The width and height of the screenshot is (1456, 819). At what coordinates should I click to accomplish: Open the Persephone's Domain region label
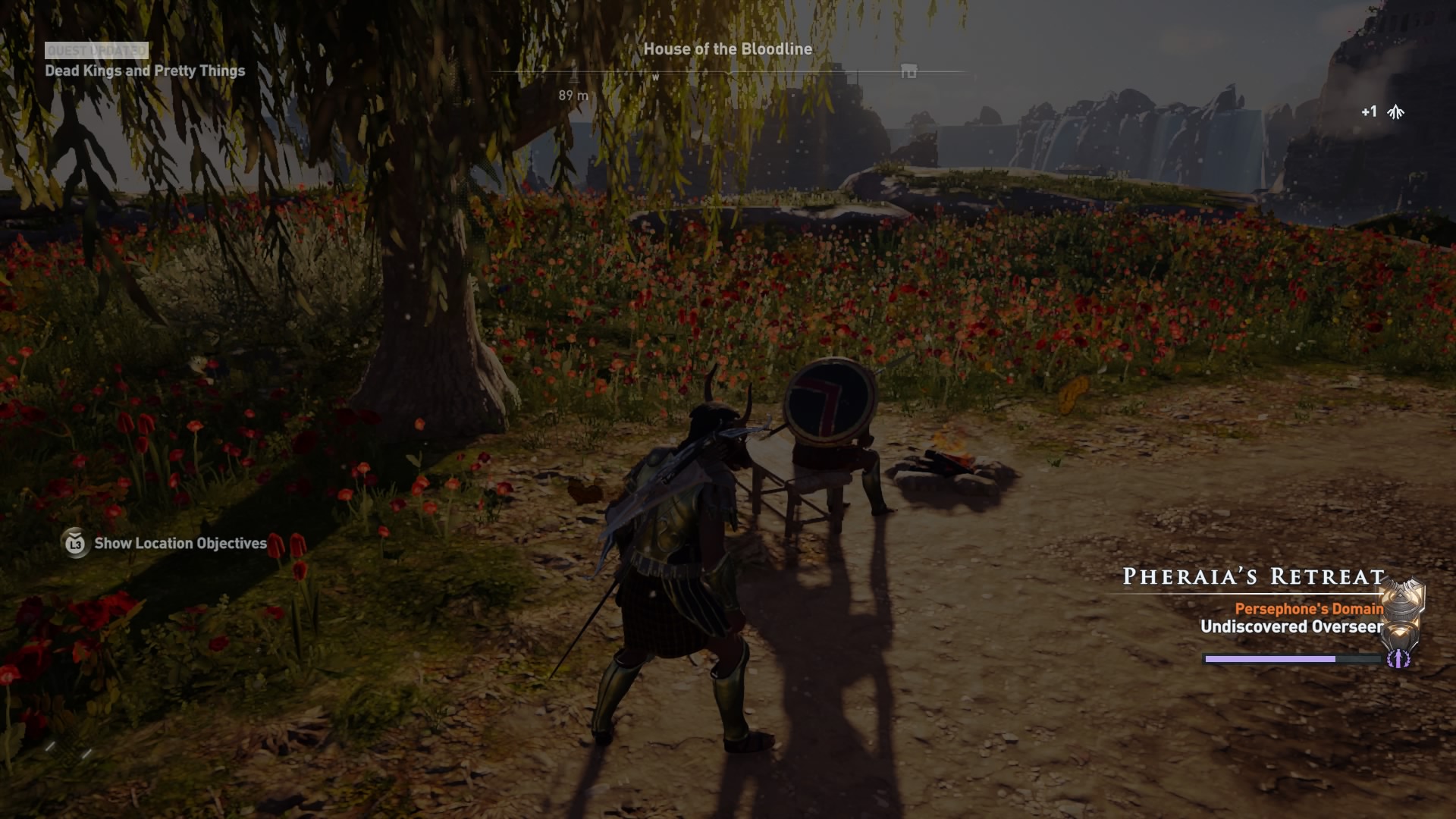tap(1310, 608)
